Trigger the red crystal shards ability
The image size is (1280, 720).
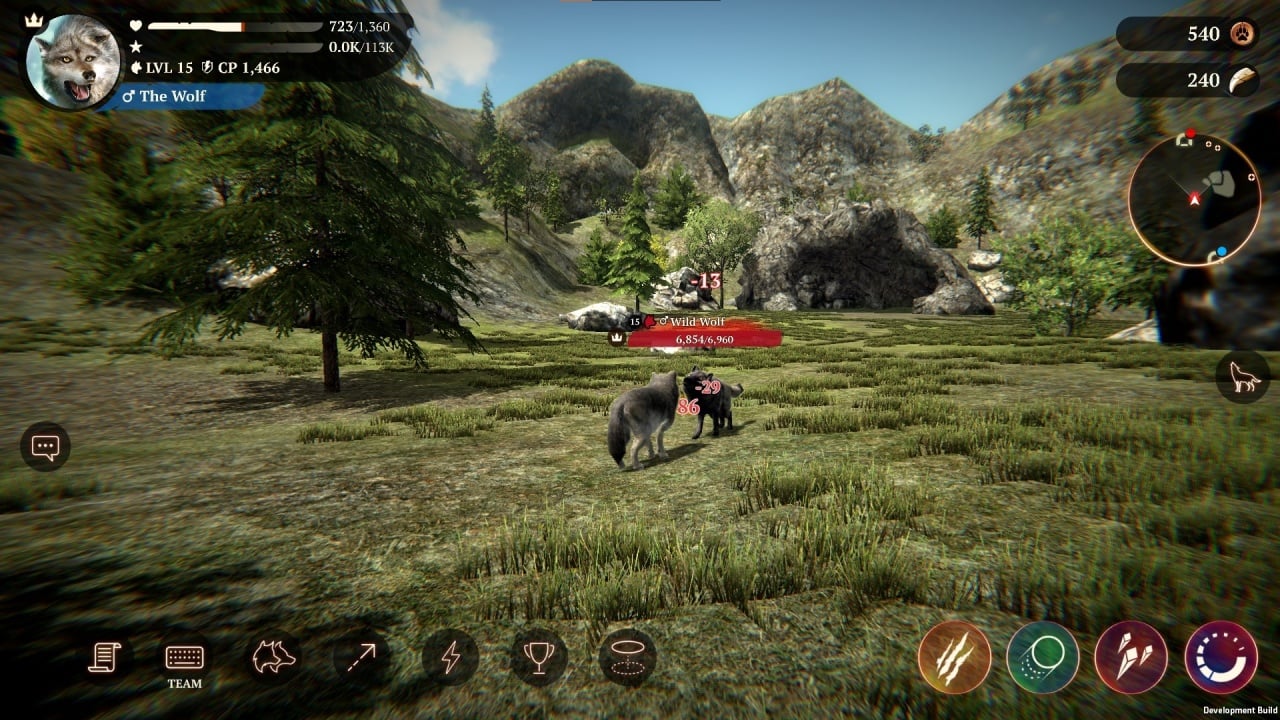1131,657
